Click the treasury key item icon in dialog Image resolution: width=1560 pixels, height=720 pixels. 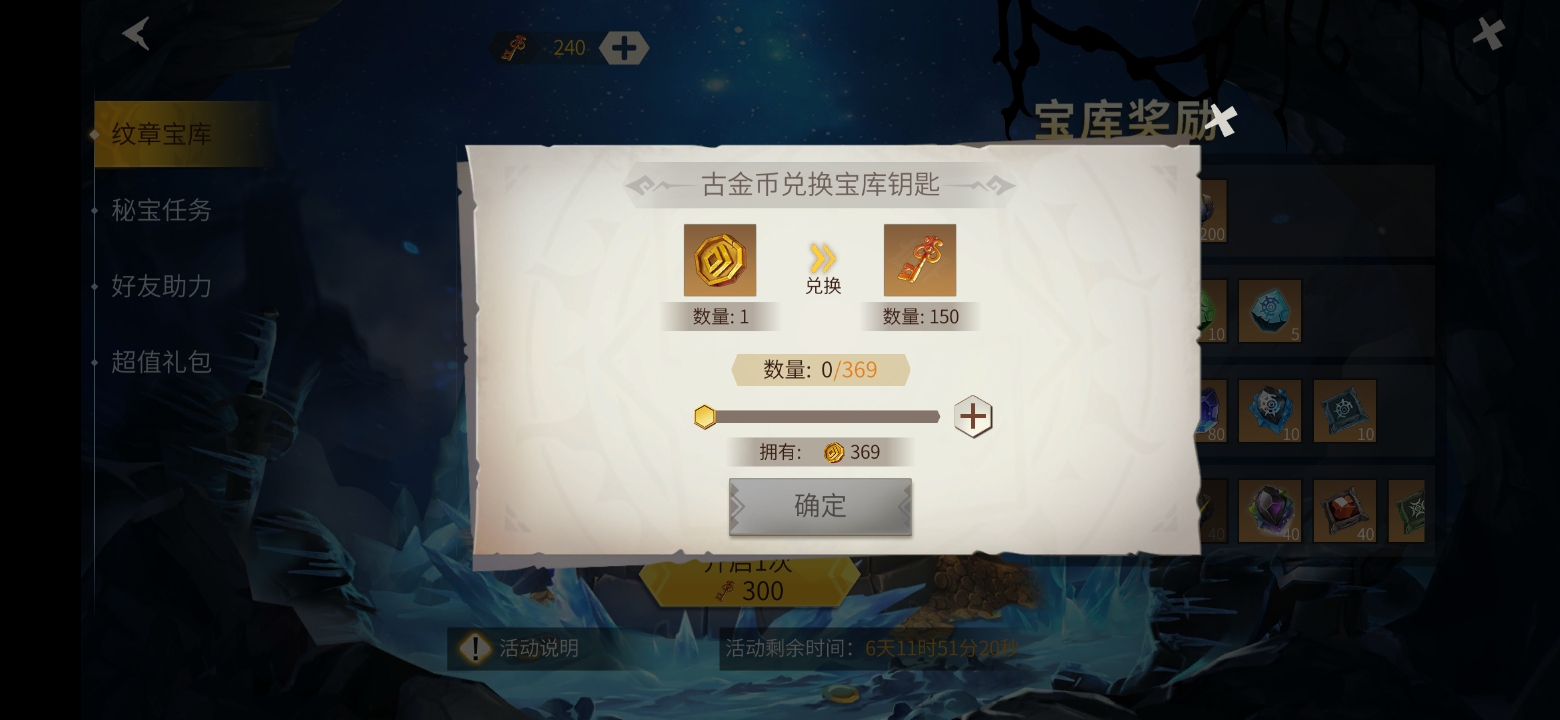point(919,260)
